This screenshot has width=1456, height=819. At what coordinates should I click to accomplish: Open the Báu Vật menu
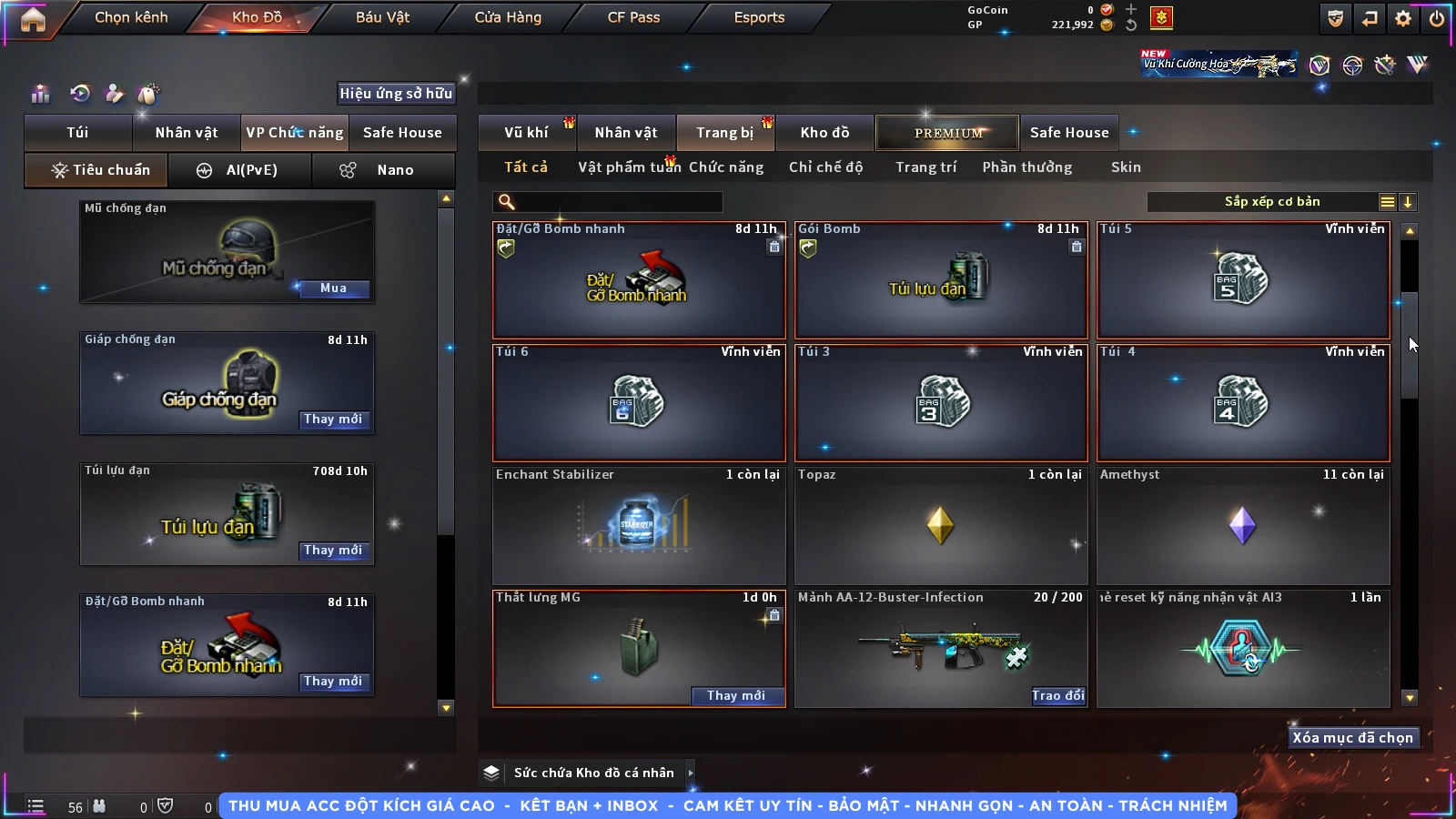pos(382,17)
